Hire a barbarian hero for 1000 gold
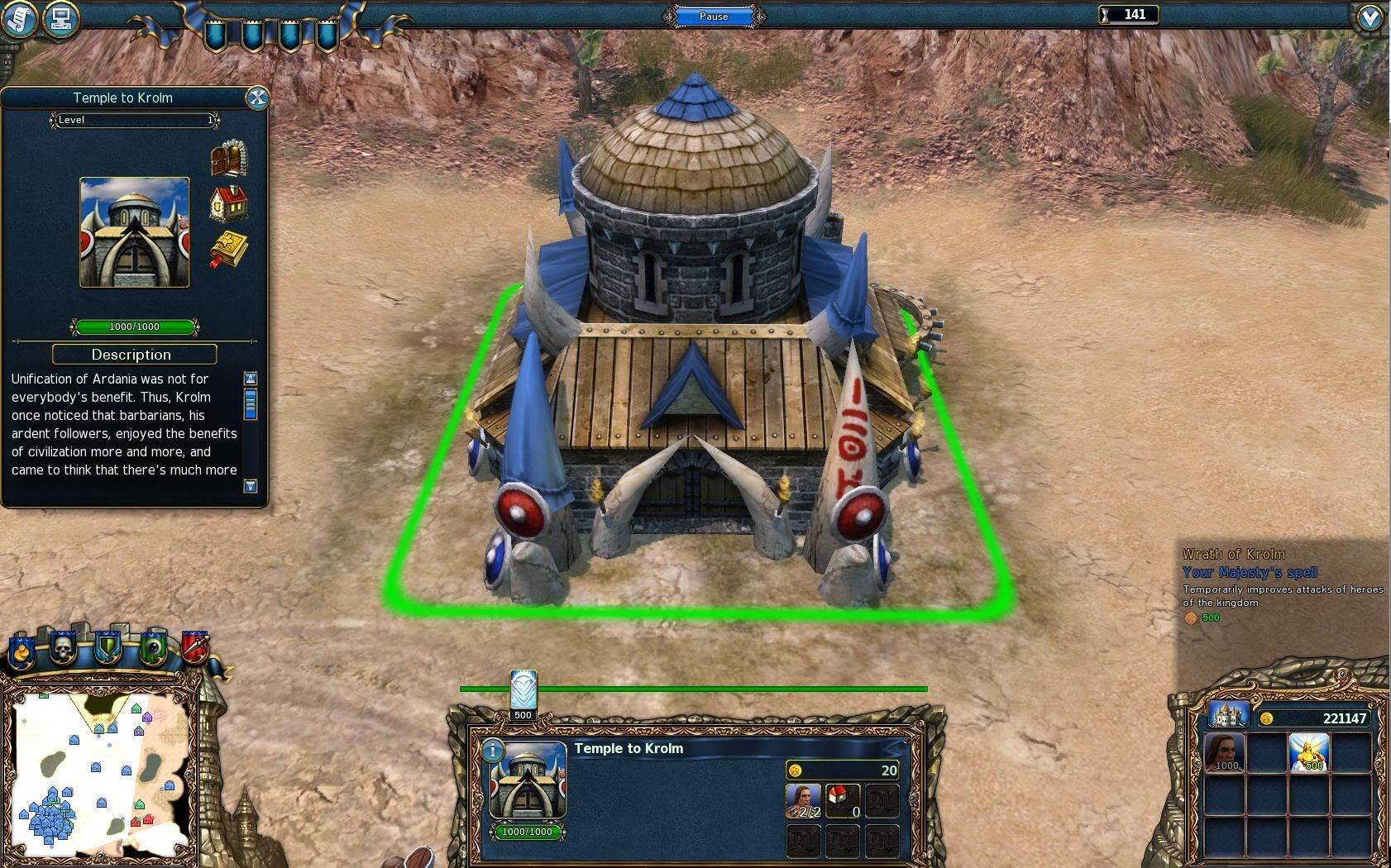The image size is (1391, 868). click(1225, 752)
